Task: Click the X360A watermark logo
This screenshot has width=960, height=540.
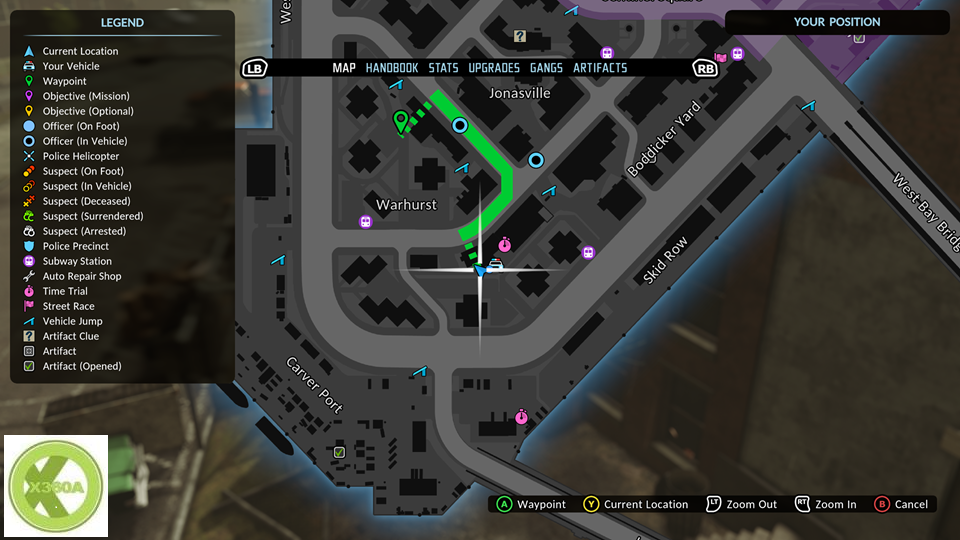Action: (56, 487)
